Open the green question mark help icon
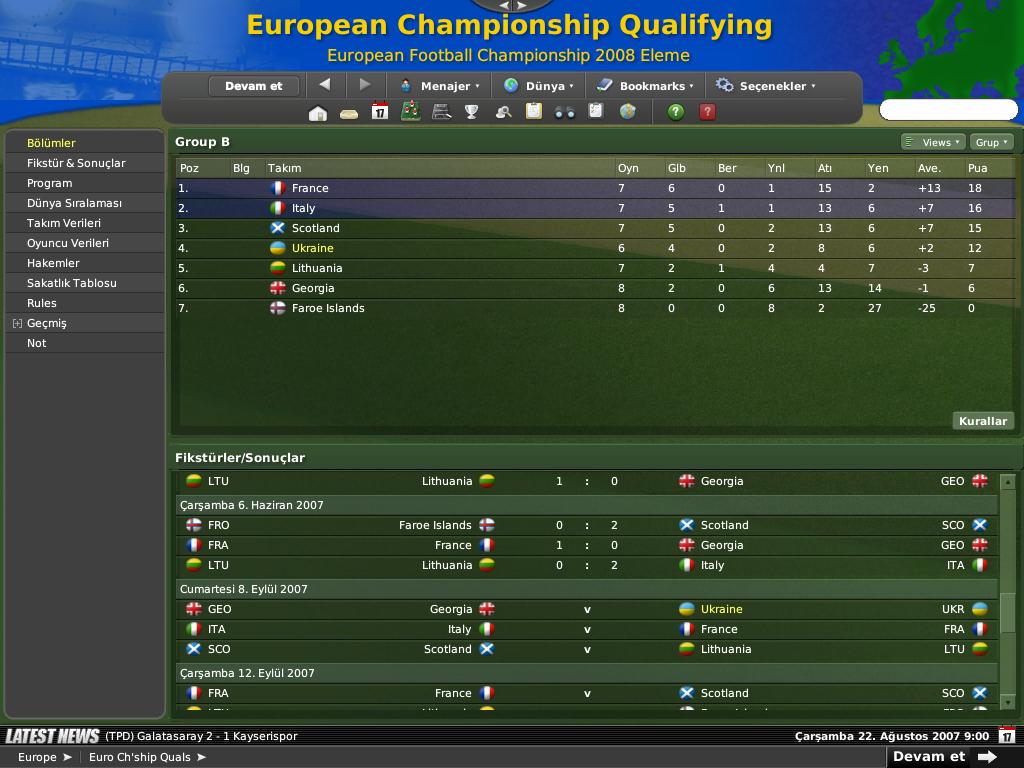The width and height of the screenshot is (1024, 768). 676,112
